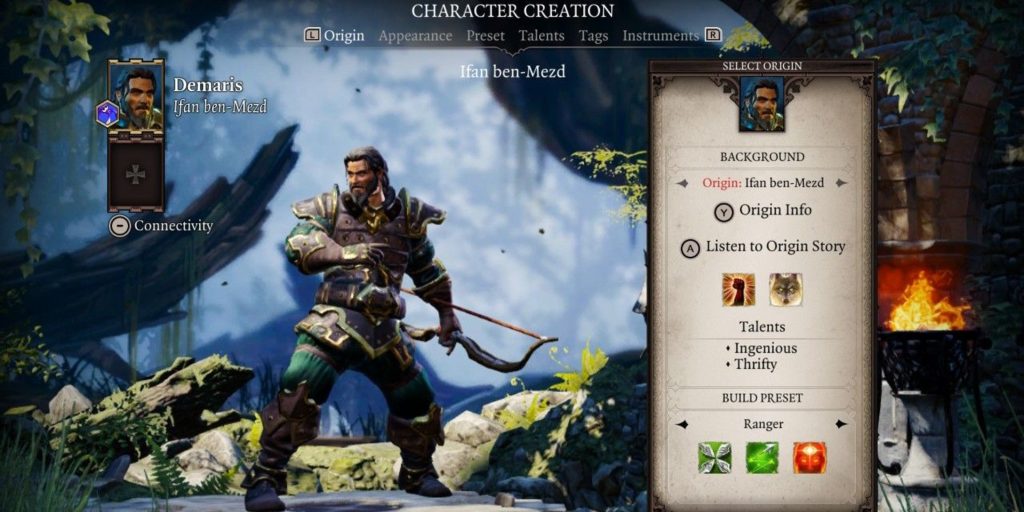The width and height of the screenshot is (1024, 512).
Task: Switch to the Origin tab
Action: (x=343, y=36)
